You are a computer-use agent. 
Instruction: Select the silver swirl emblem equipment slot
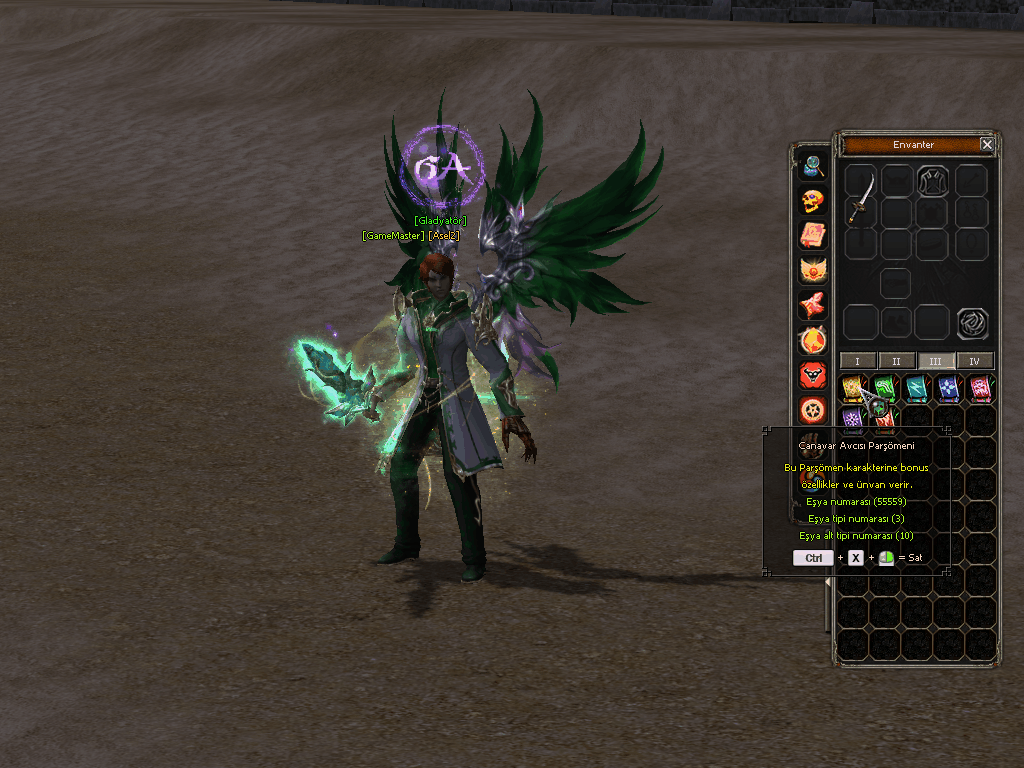pyautogui.click(x=972, y=323)
